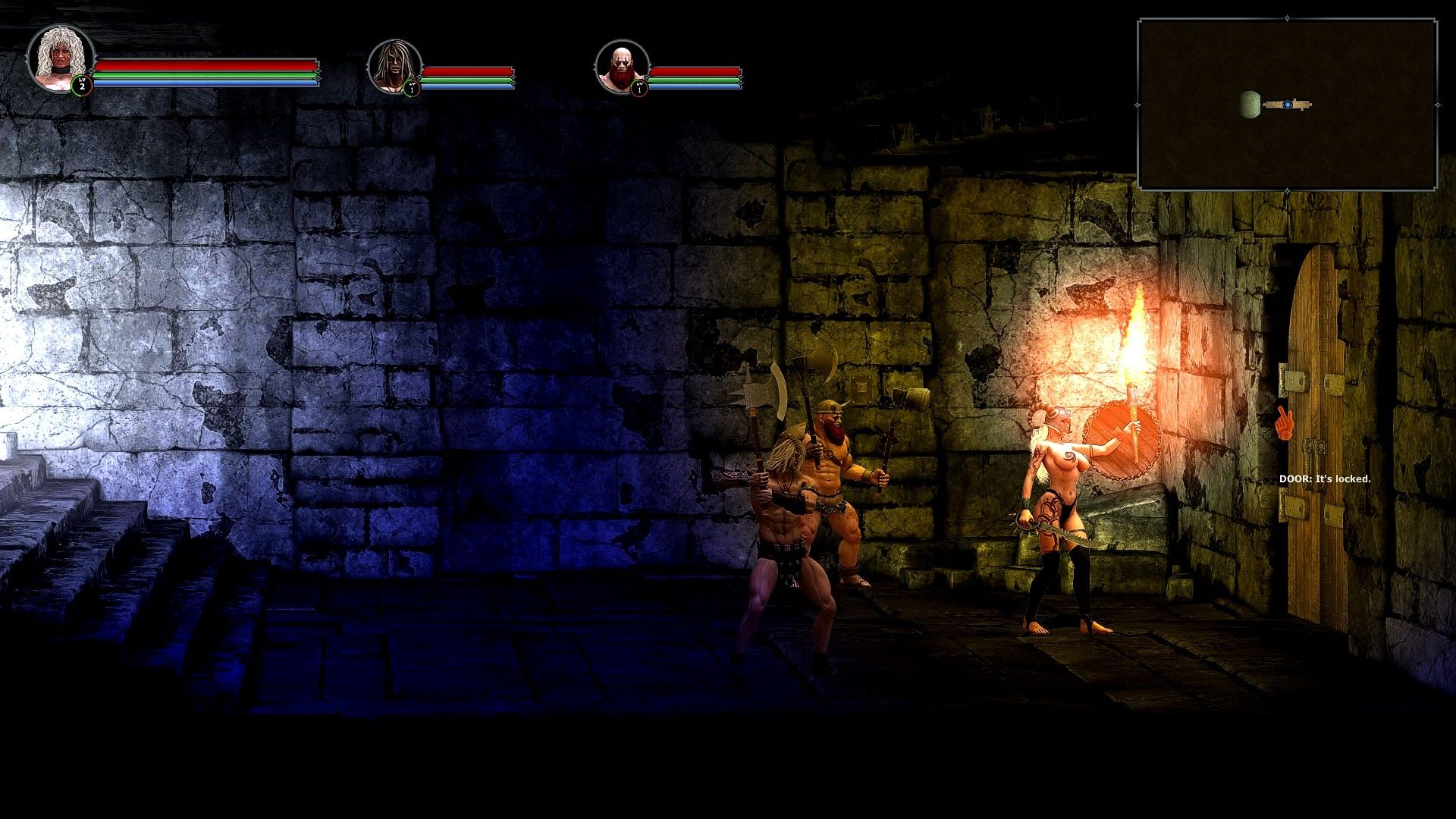The image size is (1456, 819).
Task: Select the white-haired heroine portrait
Action: [x=59, y=59]
